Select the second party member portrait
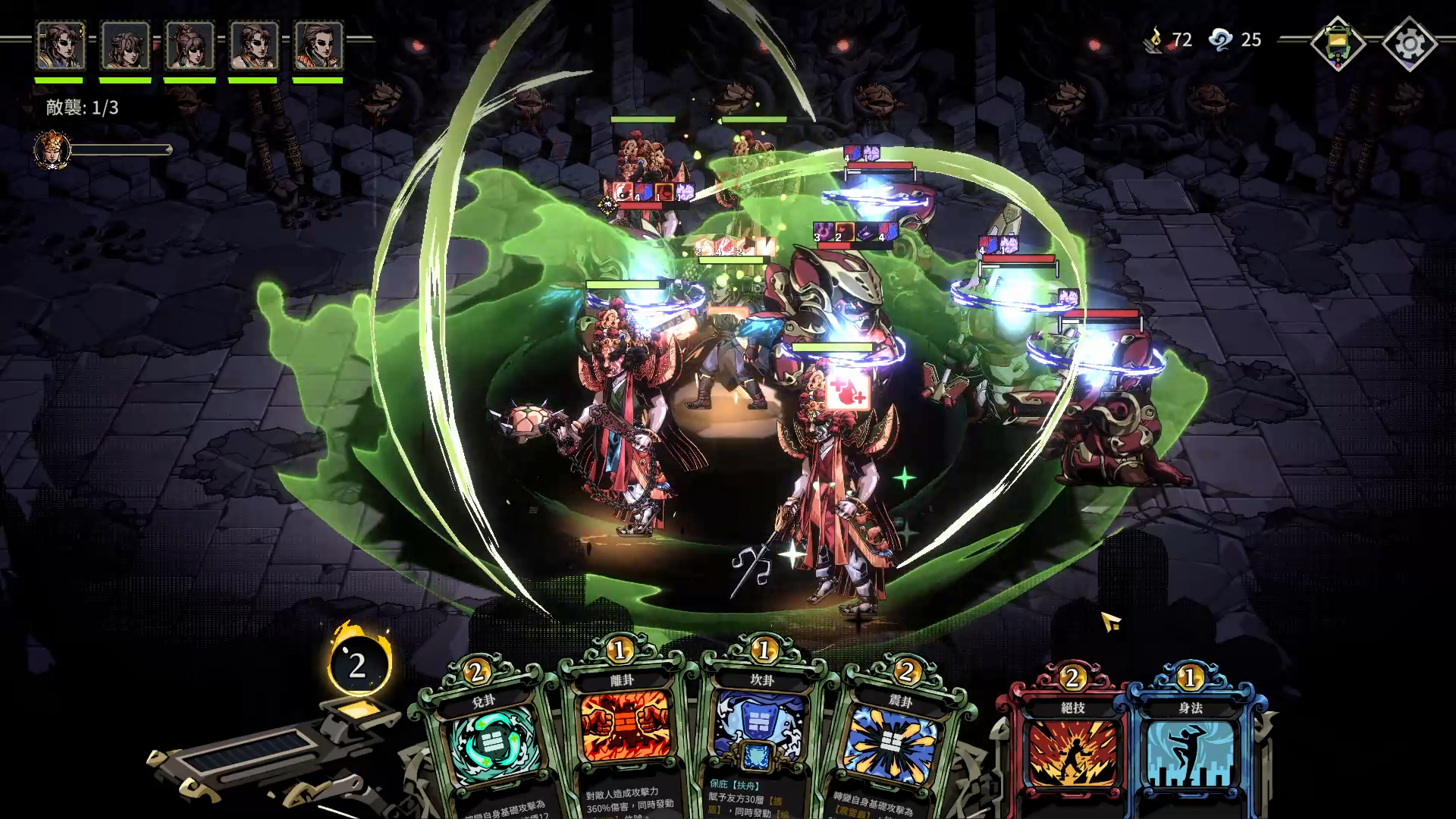The height and width of the screenshot is (819, 1456). [x=125, y=45]
